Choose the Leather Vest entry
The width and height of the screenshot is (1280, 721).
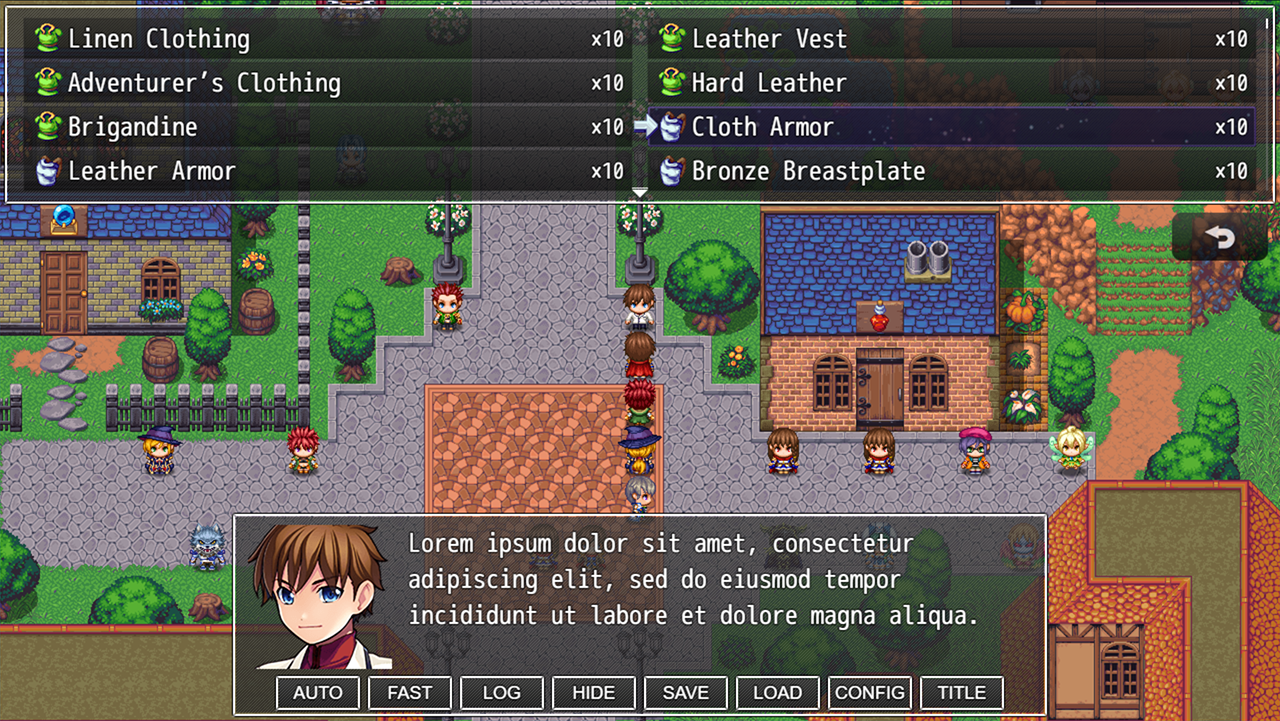[x=950, y=39]
